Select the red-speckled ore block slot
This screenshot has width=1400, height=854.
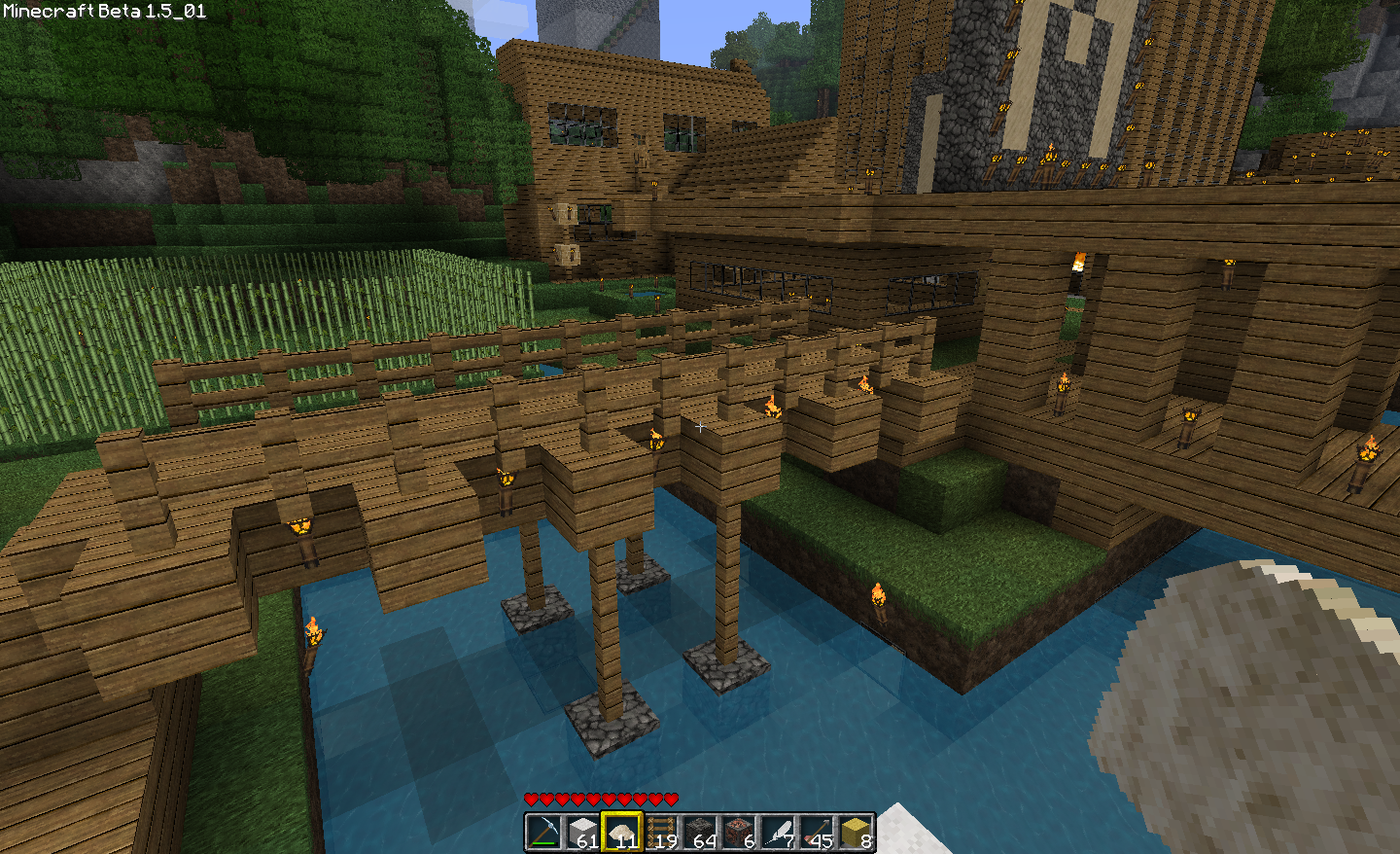[x=738, y=833]
